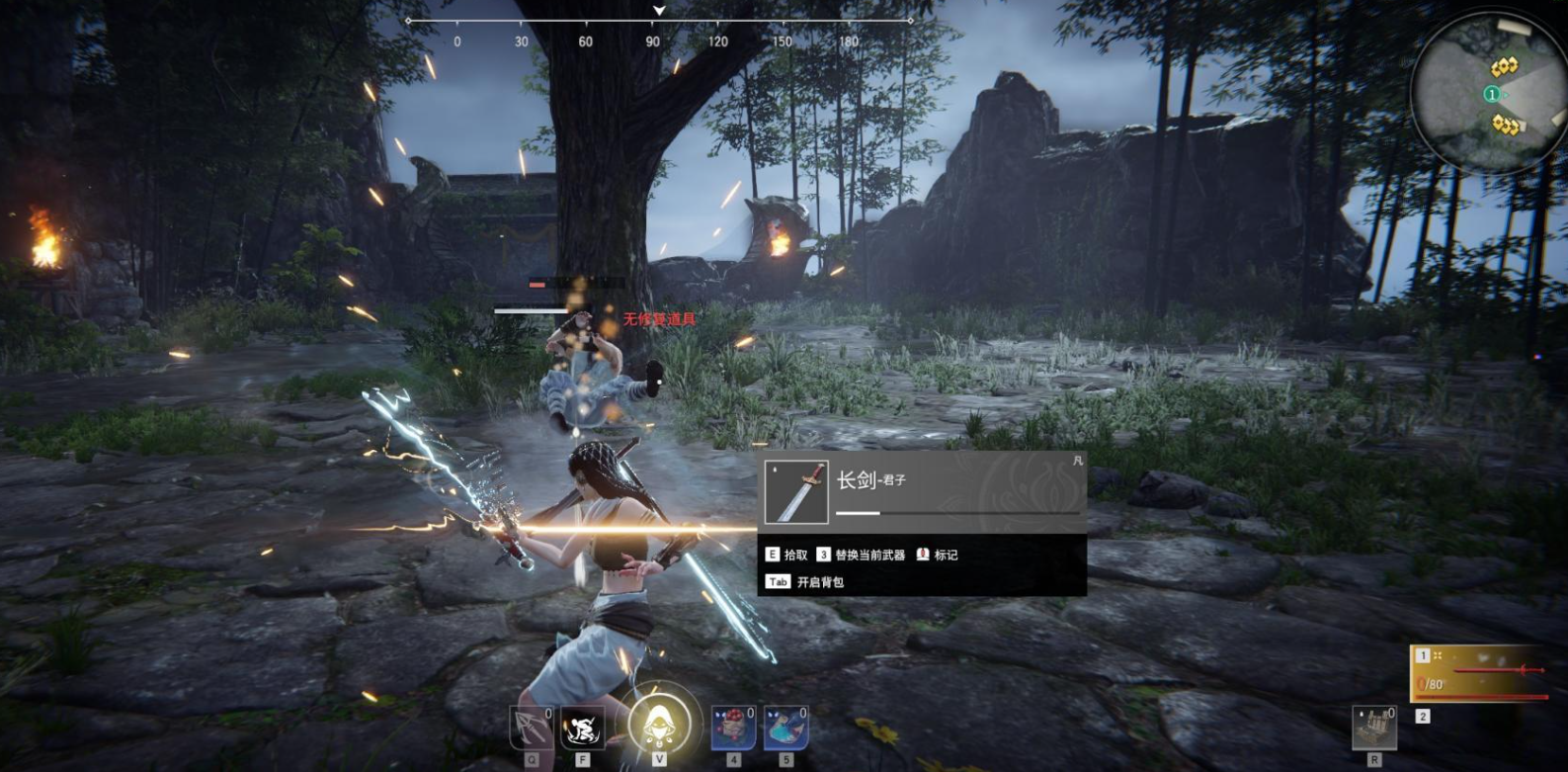1568x772 pixels.
Task: Trigger the glowing hooded figure ultimate
Action: tap(659, 723)
